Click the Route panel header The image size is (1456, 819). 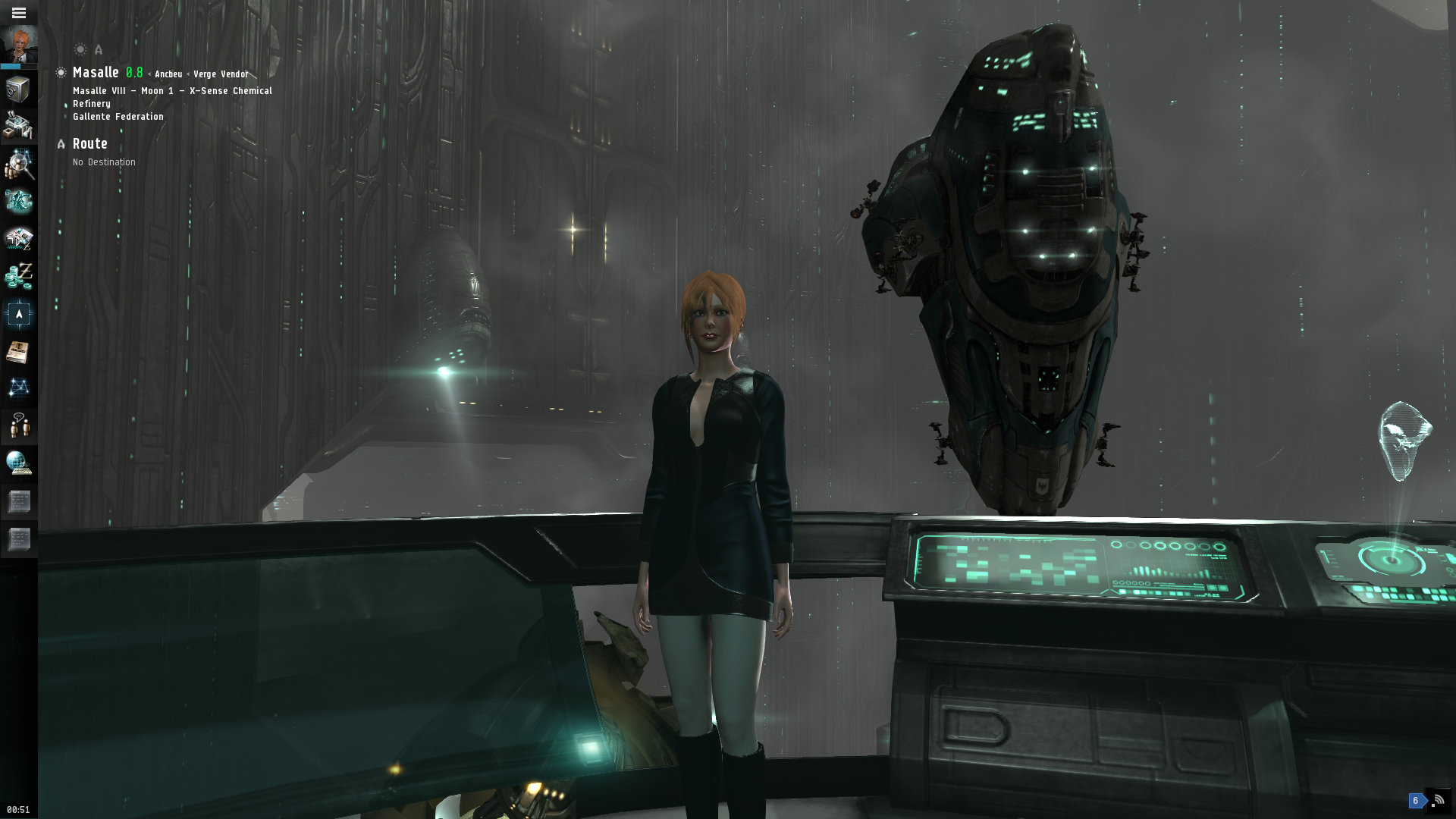tap(89, 144)
